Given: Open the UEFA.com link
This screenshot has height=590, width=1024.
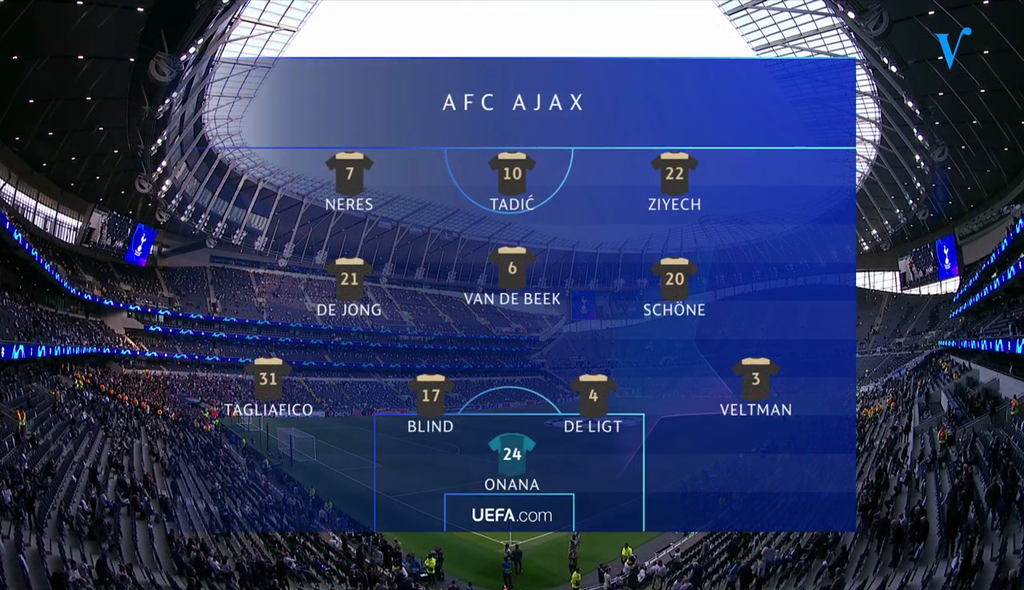Looking at the screenshot, I should (511, 515).
